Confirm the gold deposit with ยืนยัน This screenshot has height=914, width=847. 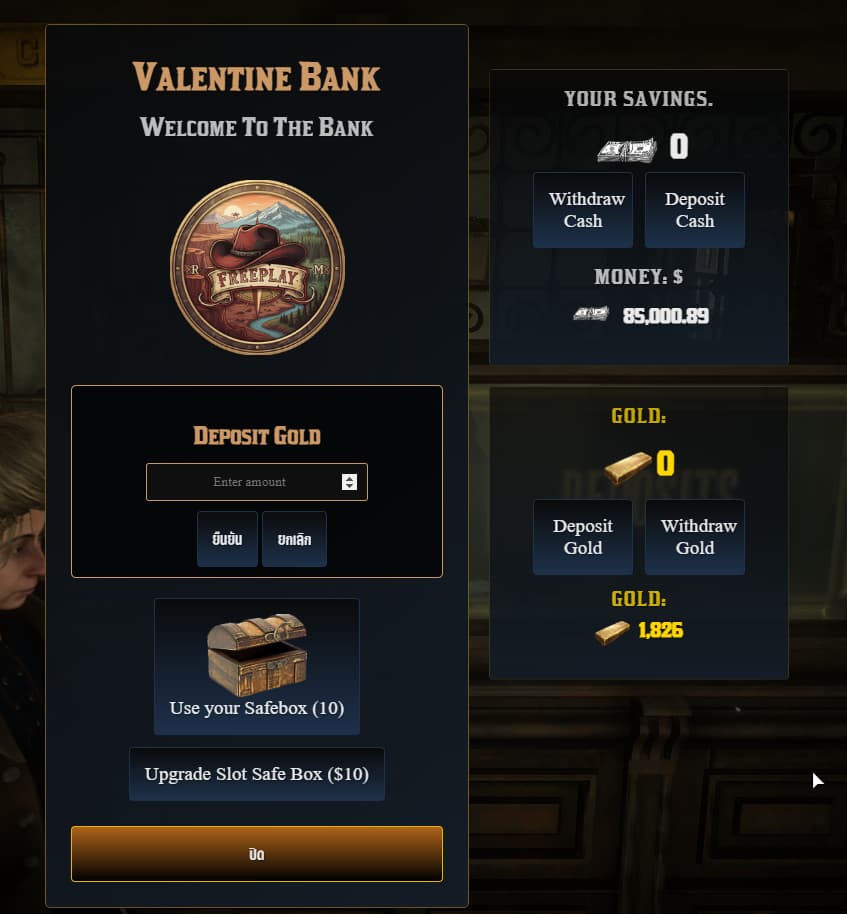coord(227,539)
